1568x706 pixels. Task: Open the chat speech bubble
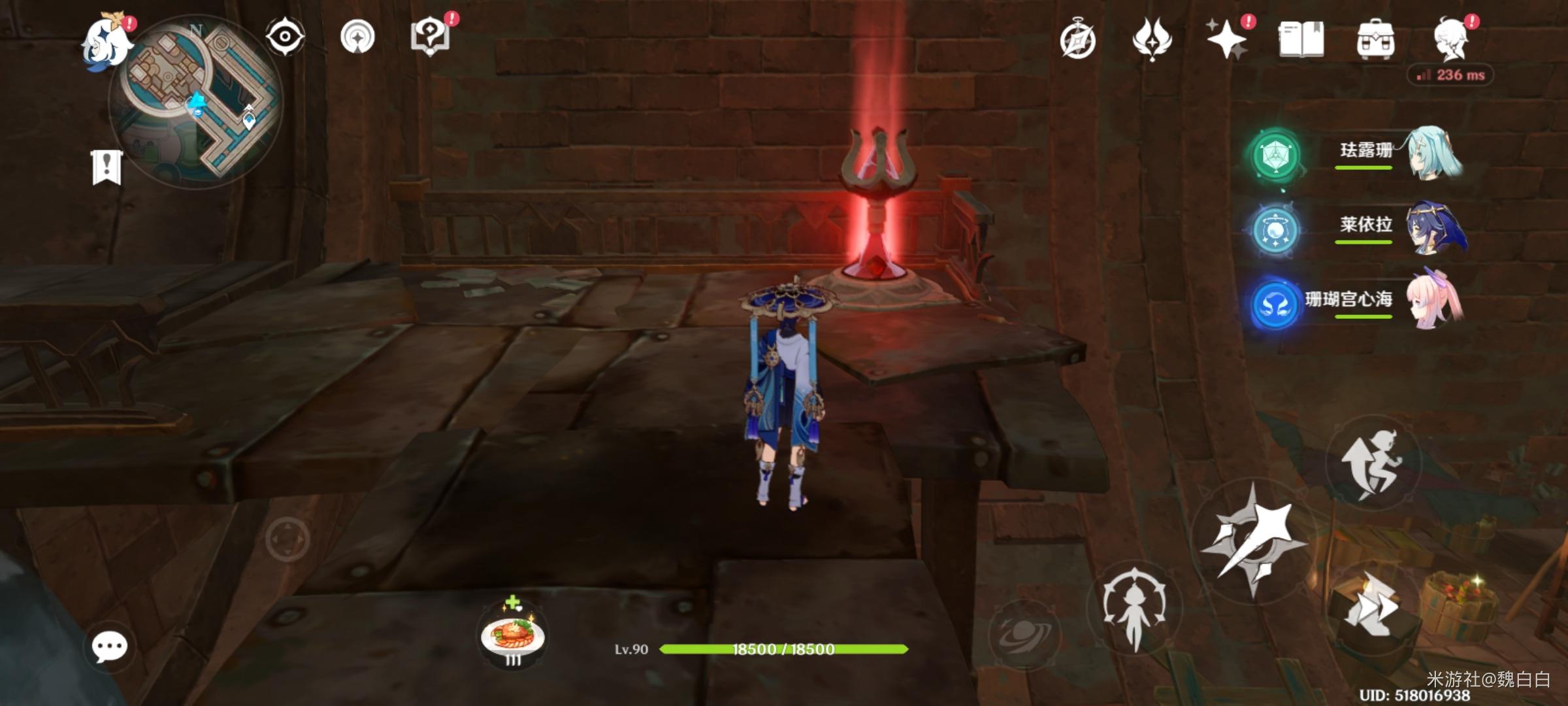[x=109, y=647]
